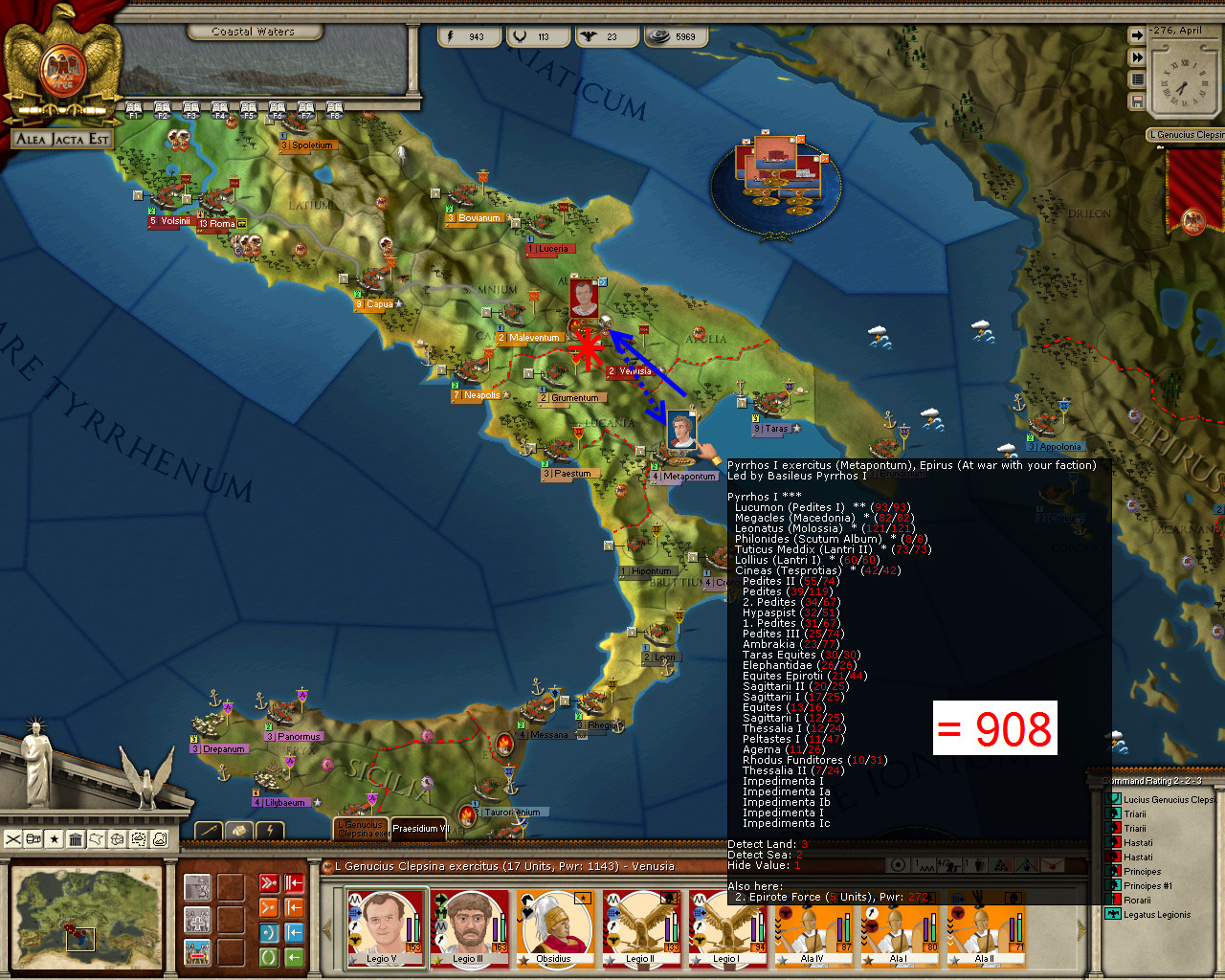This screenshot has height=980, width=1225.
Task: Click the ALEA JACTA EST banner button
Action: (64, 139)
